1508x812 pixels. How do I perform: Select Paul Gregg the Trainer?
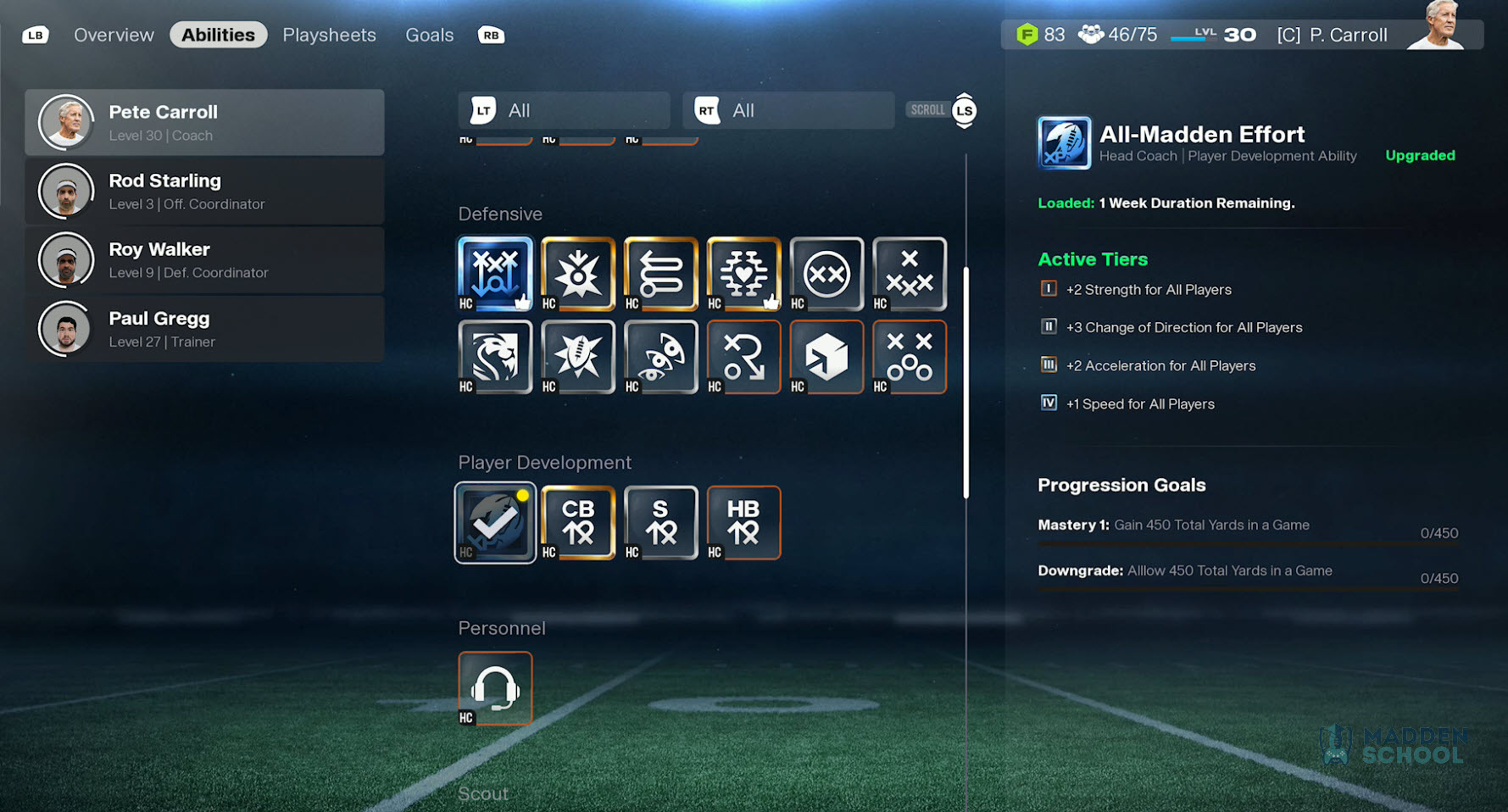205,329
